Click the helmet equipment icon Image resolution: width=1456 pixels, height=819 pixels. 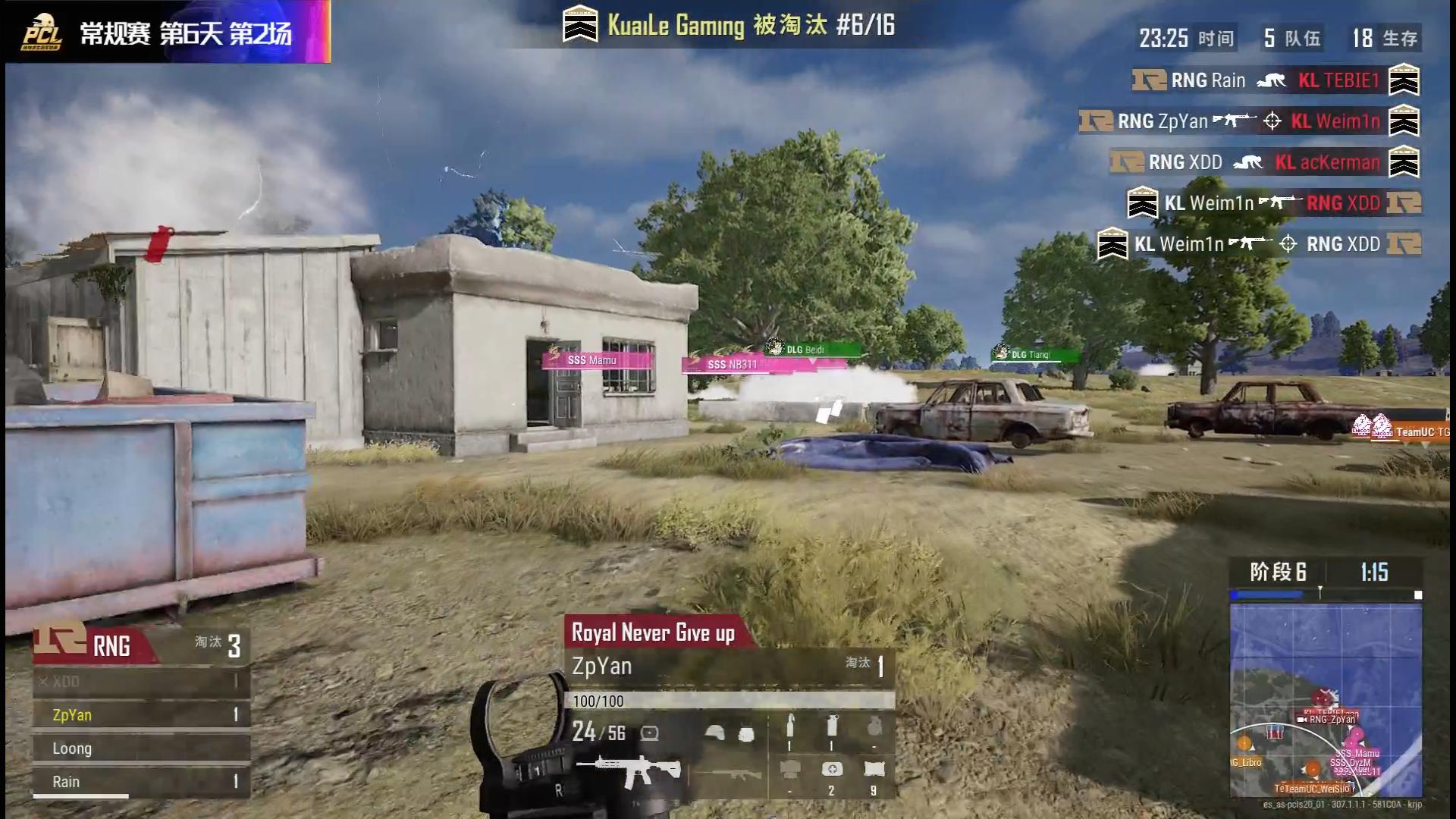point(714,733)
